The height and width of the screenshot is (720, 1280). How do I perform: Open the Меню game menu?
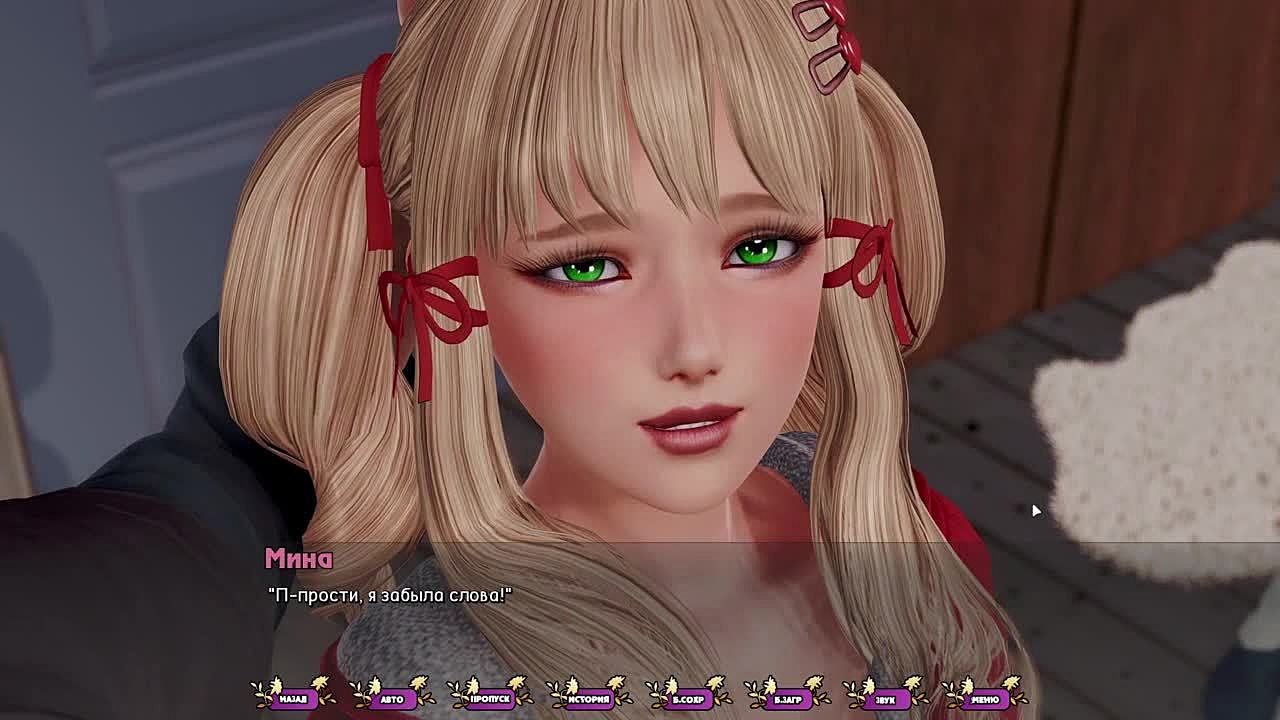pos(984,698)
